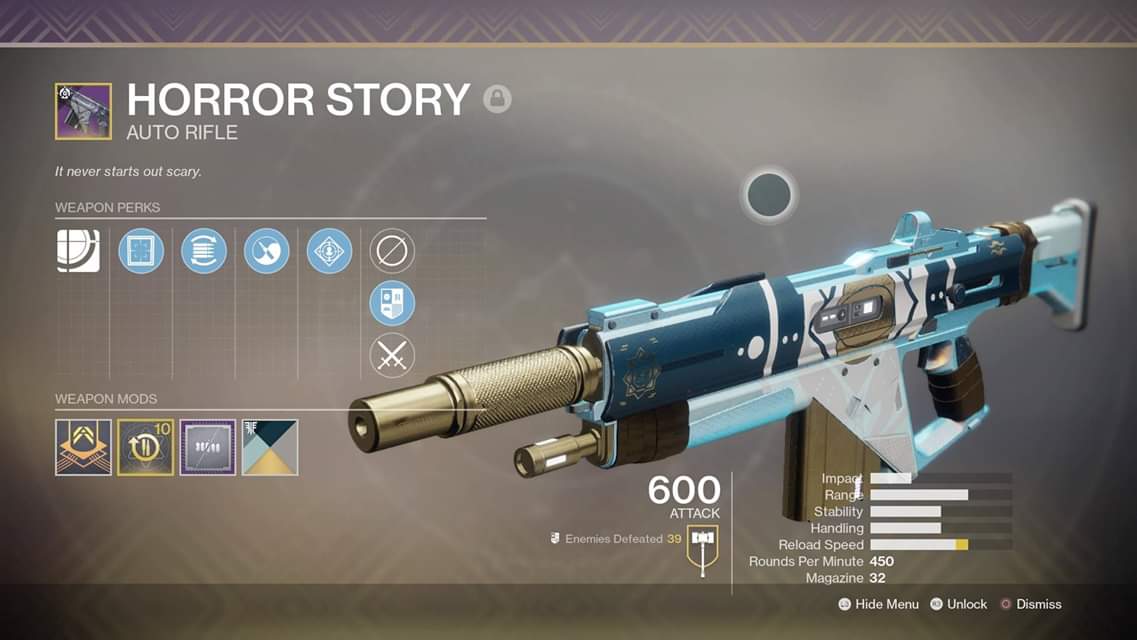Viewport: 1137px width, 640px height.
Task: Select the Precision Frame intrinsic perk icon
Action: [x=78, y=250]
